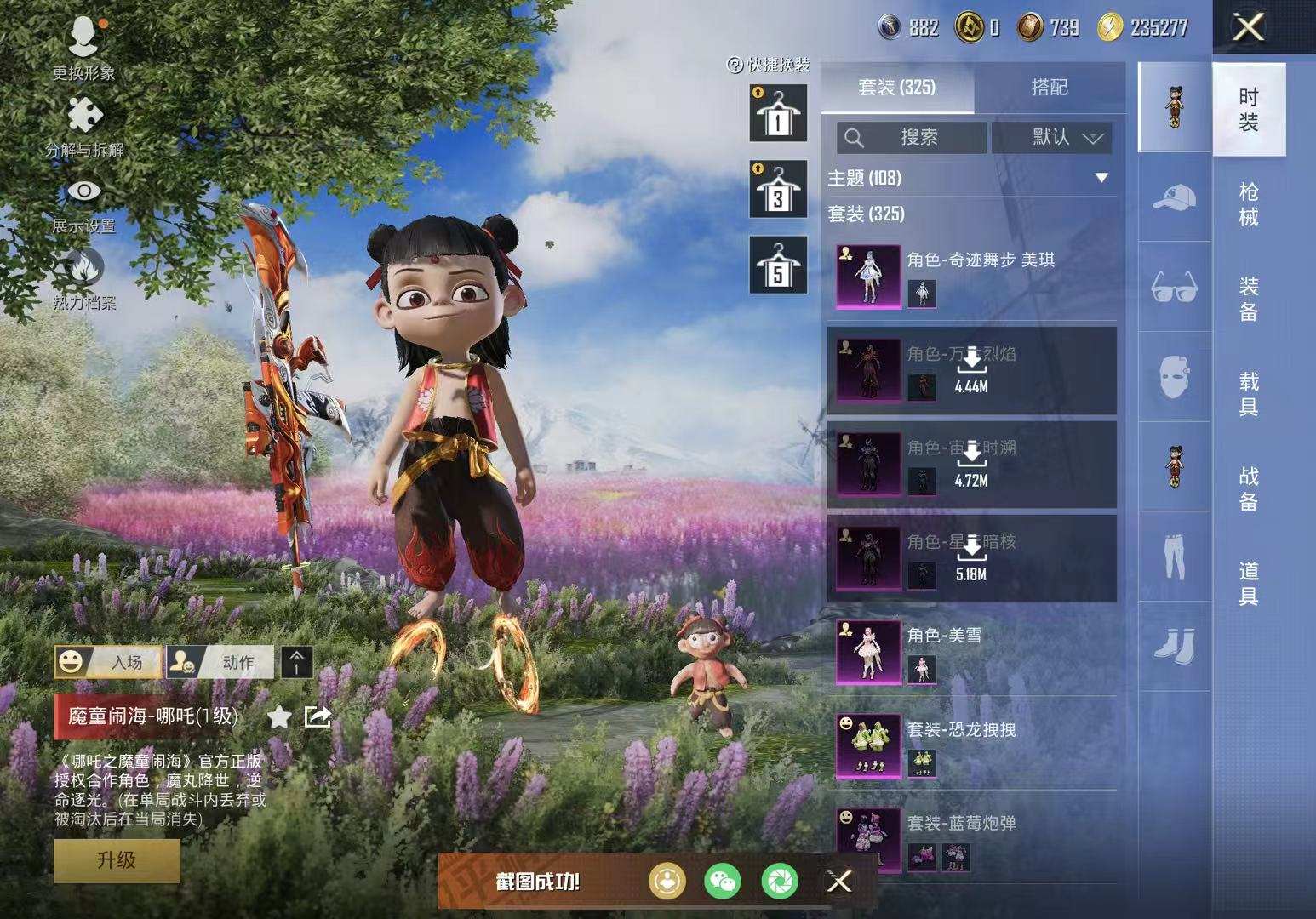The image size is (1316, 919).
Task: Open the 默认 sort dropdown
Action: coord(1052,138)
